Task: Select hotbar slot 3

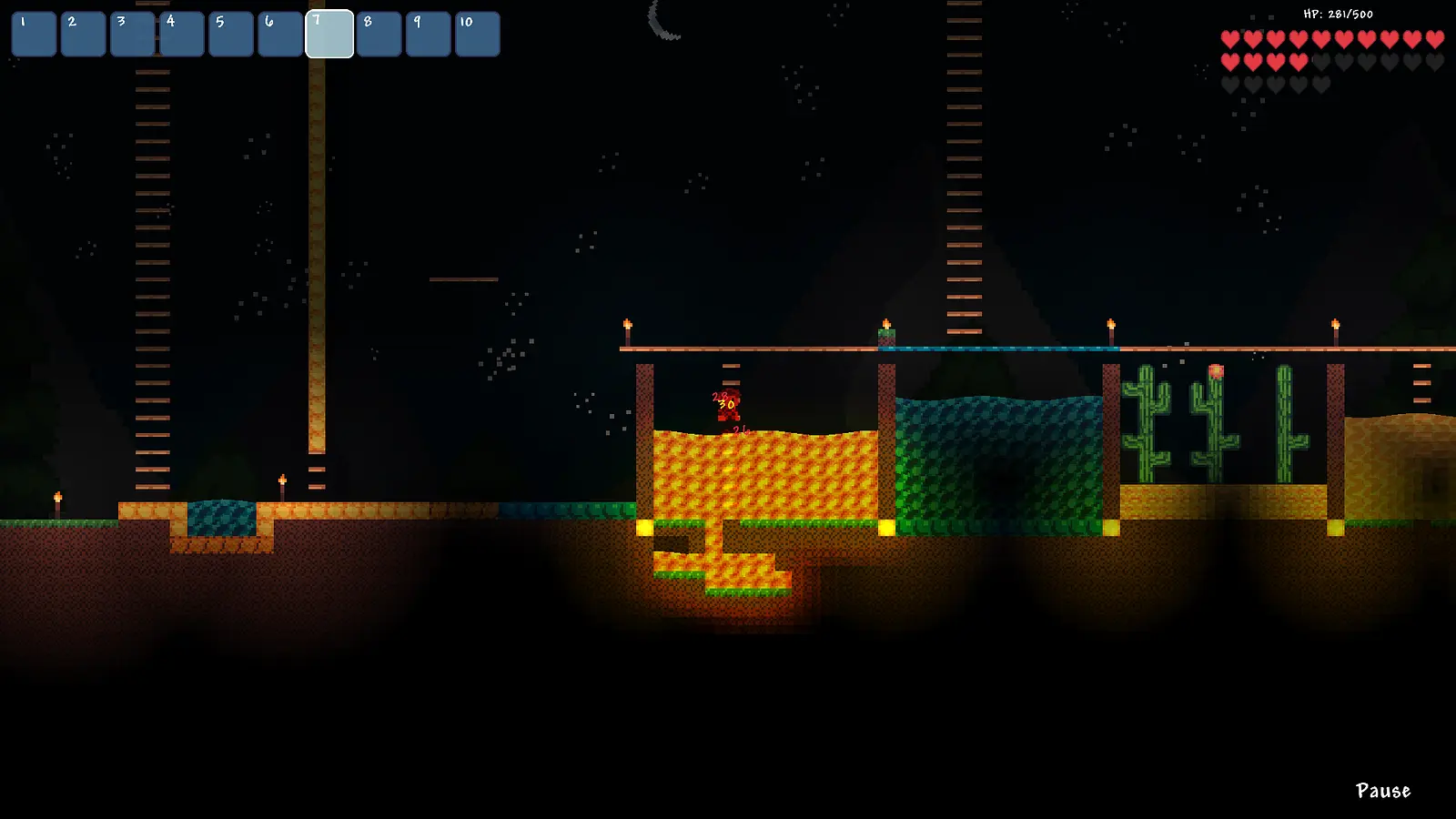Action: (x=131, y=33)
